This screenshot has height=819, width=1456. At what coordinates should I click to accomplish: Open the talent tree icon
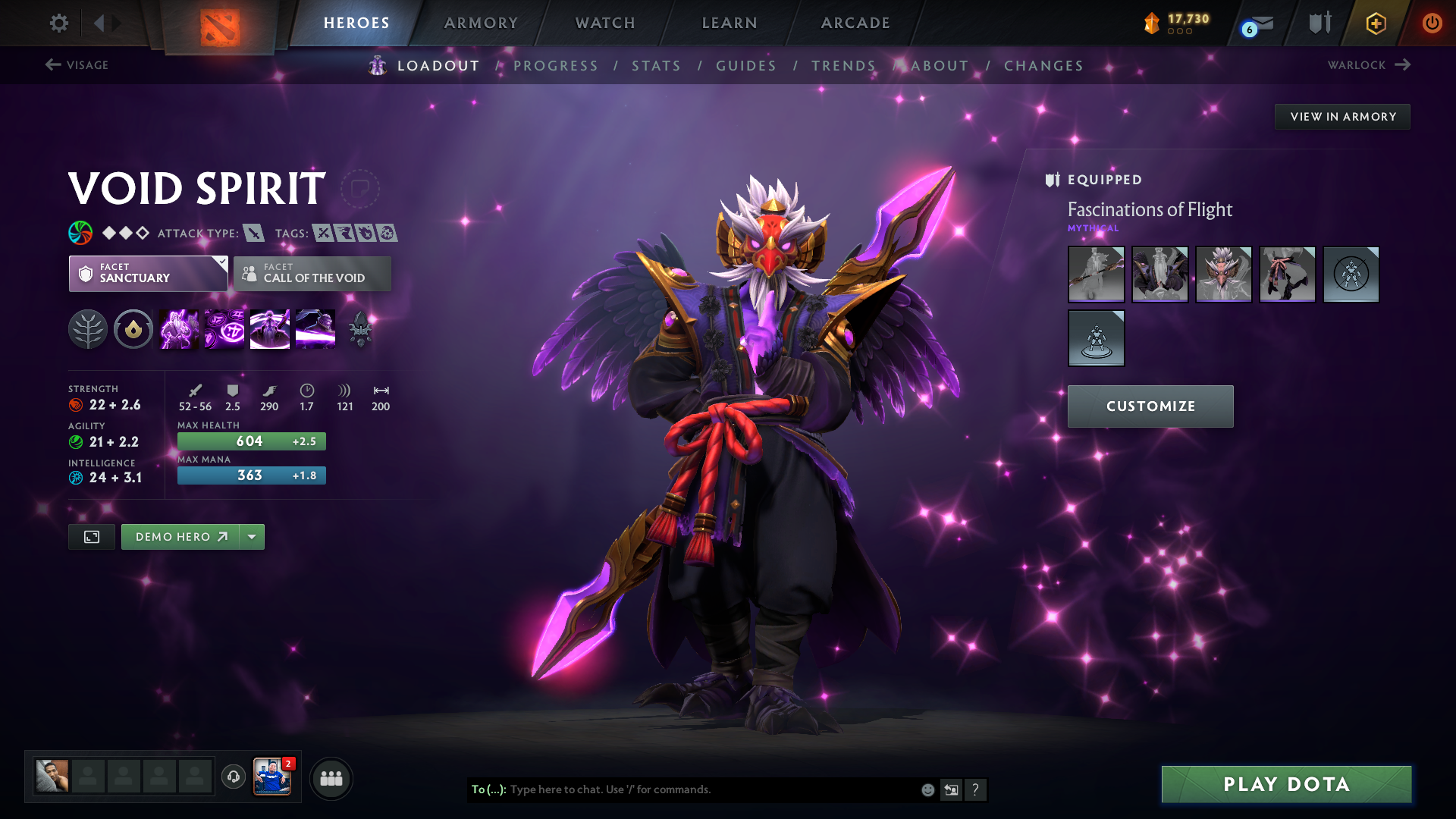point(88,330)
